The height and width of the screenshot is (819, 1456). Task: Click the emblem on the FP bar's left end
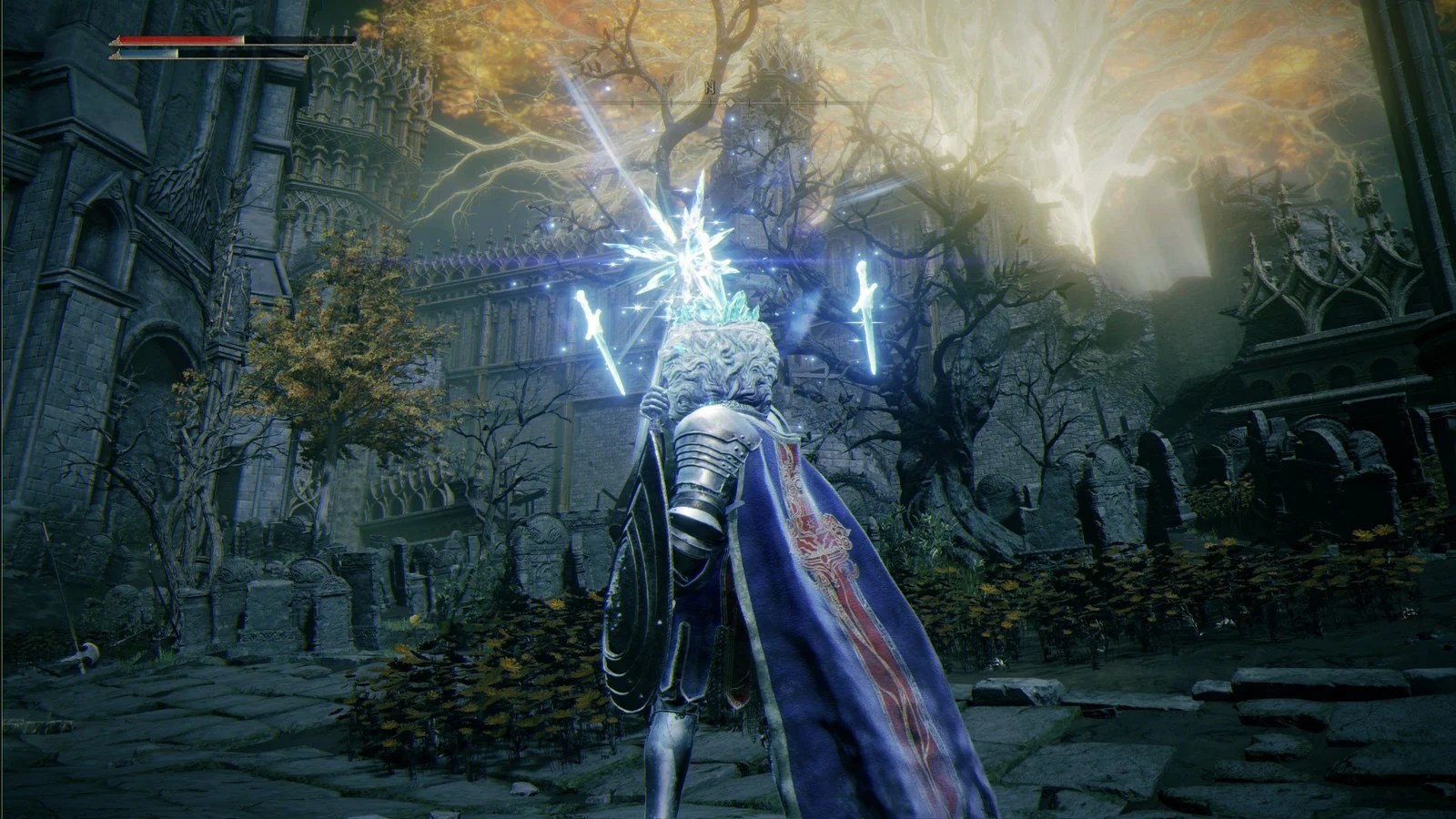tap(116, 56)
